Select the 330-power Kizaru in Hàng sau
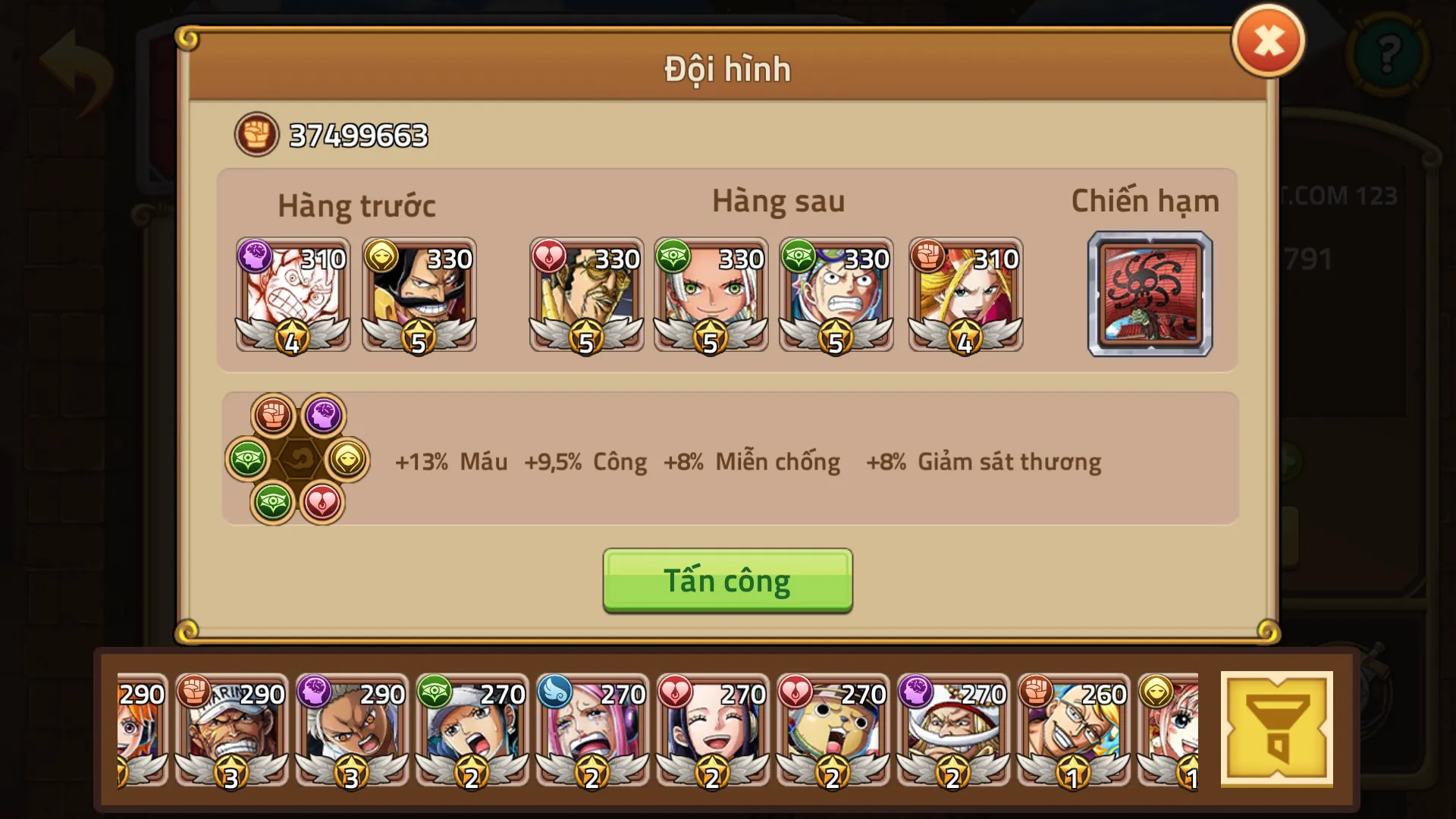The width and height of the screenshot is (1456, 819). (586, 296)
